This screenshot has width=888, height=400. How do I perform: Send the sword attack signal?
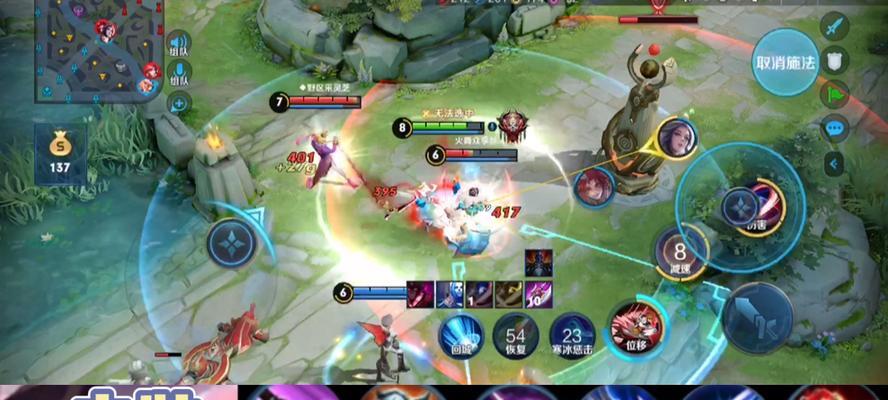coord(835,26)
